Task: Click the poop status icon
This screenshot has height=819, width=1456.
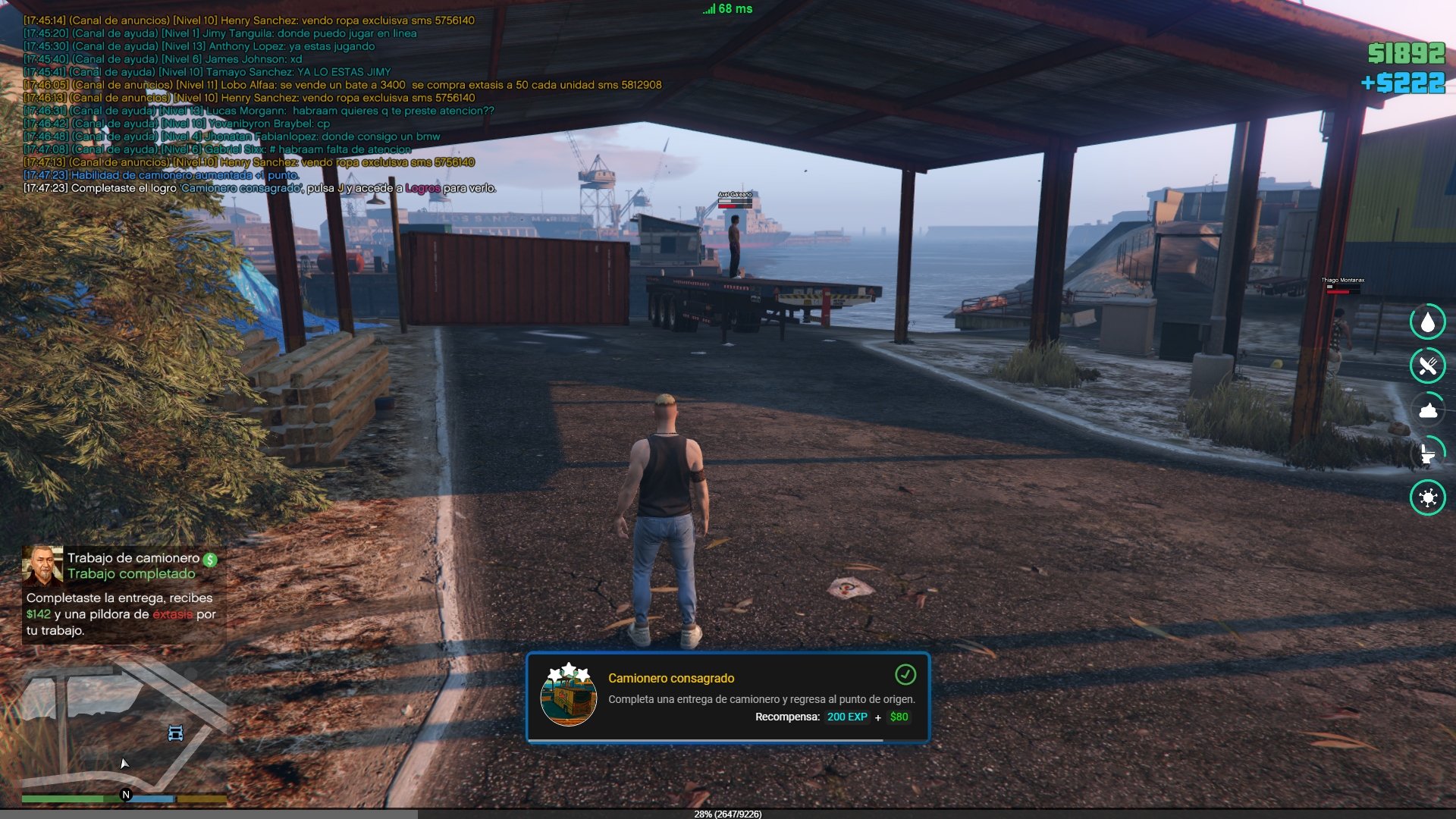Action: tap(1428, 411)
